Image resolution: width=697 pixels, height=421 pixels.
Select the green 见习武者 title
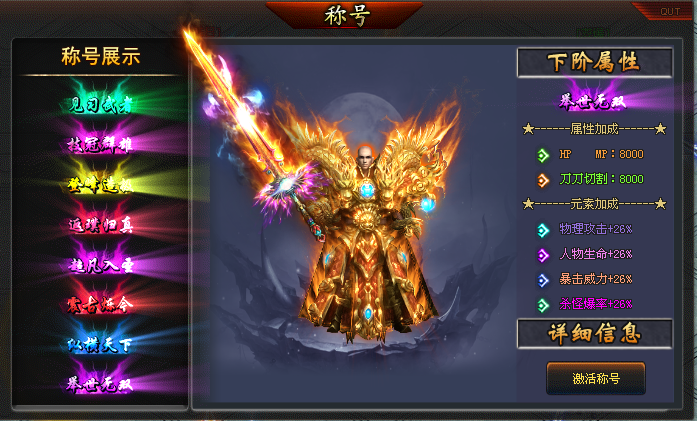point(99,104)
